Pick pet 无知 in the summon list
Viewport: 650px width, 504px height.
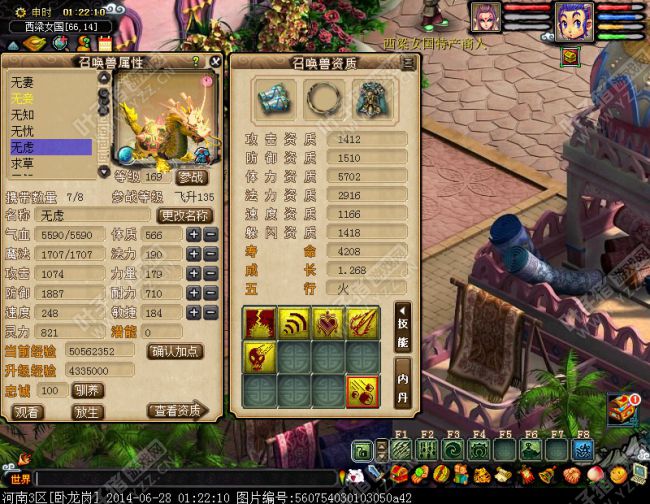24,115
